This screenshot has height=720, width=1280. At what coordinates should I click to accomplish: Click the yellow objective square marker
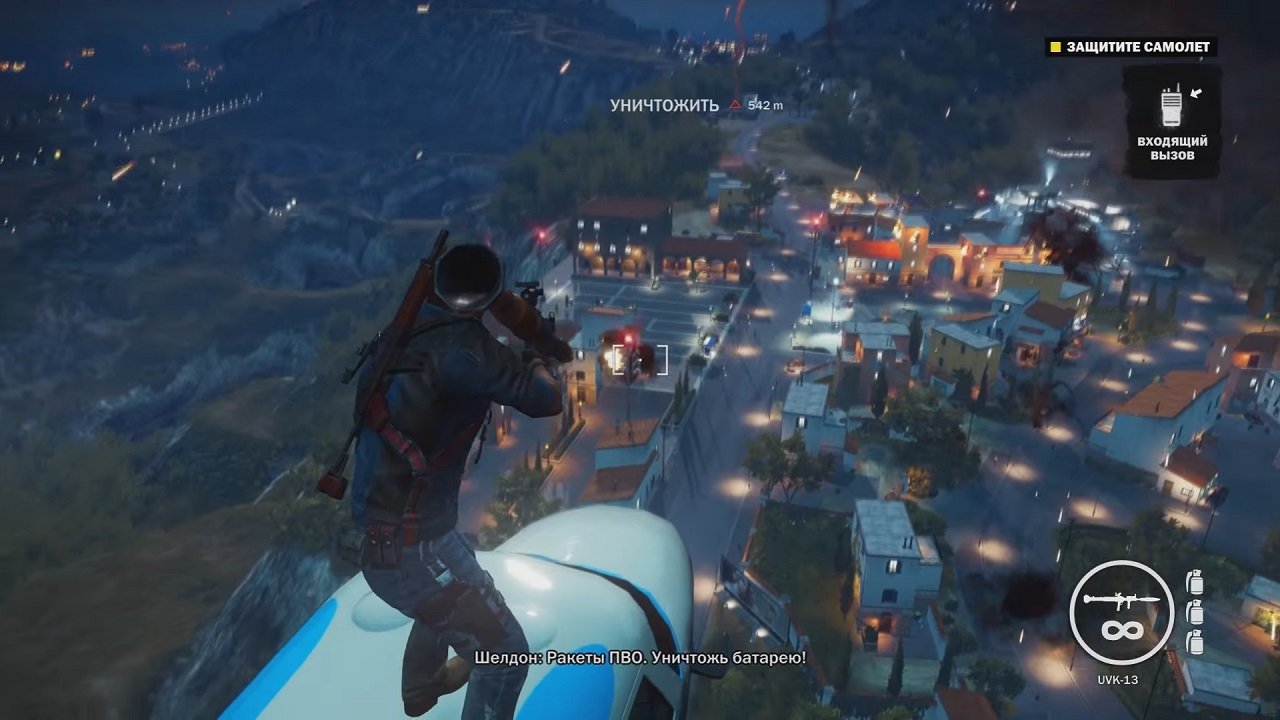click(1054, 46)
